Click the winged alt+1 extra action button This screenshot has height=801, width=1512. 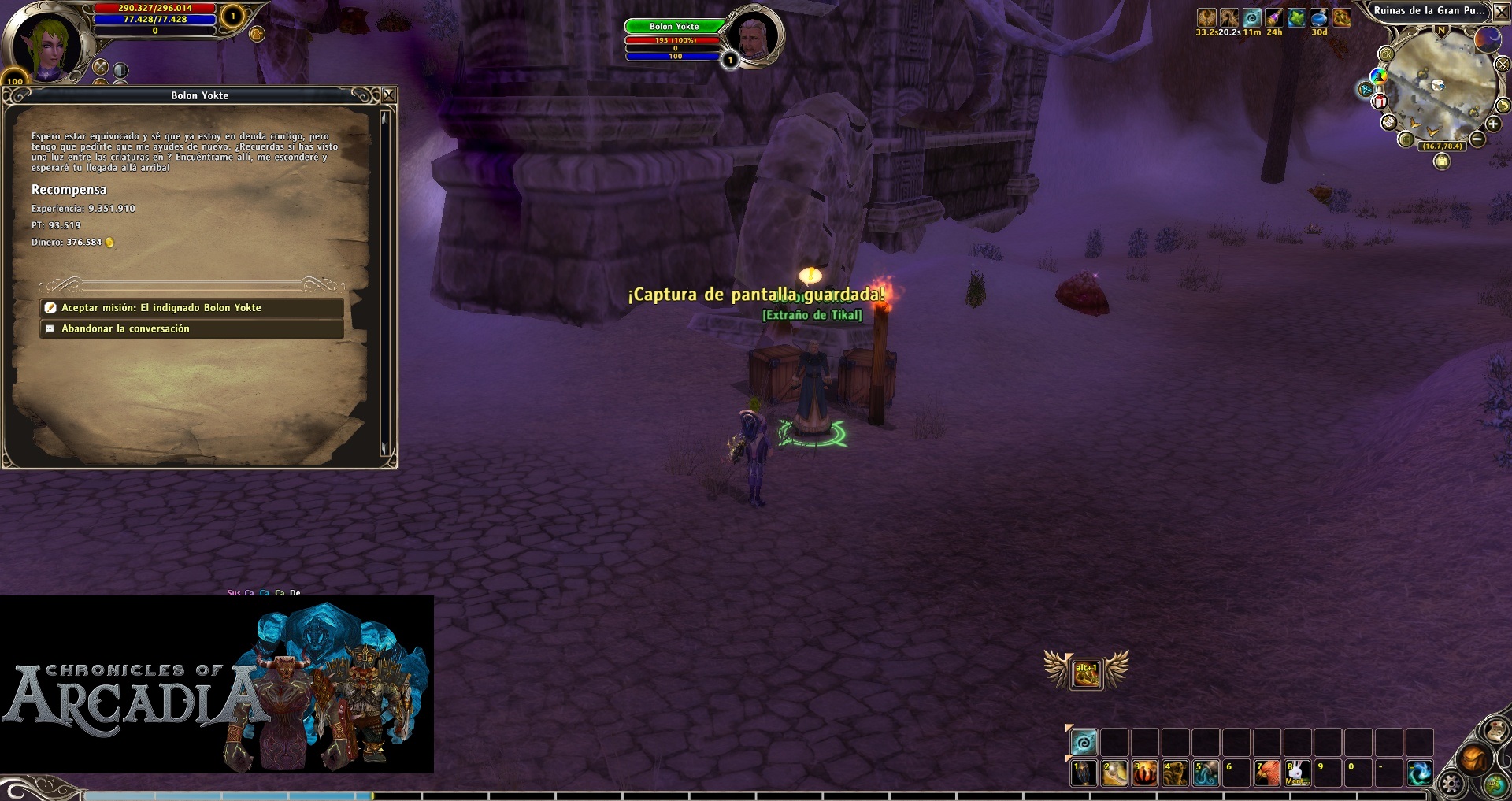point(1086,673)
